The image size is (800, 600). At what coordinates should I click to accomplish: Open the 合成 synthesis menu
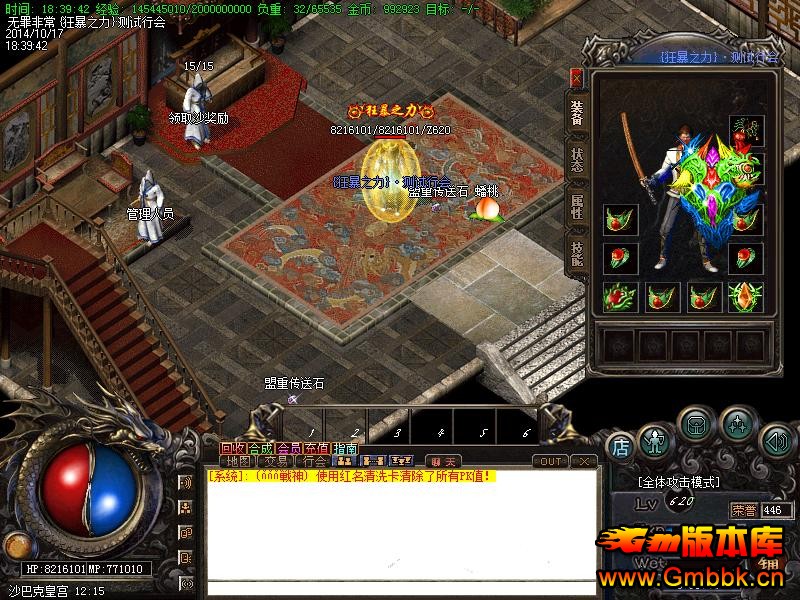[260, 448]
